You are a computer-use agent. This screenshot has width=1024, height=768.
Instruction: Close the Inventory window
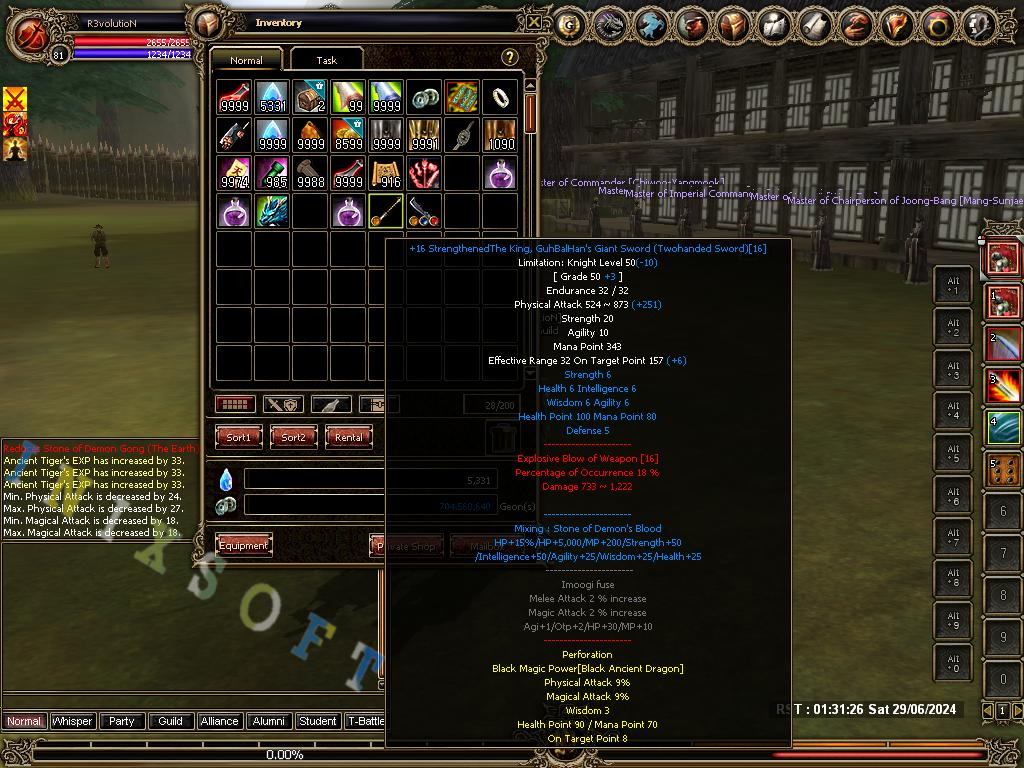(535, 22)
